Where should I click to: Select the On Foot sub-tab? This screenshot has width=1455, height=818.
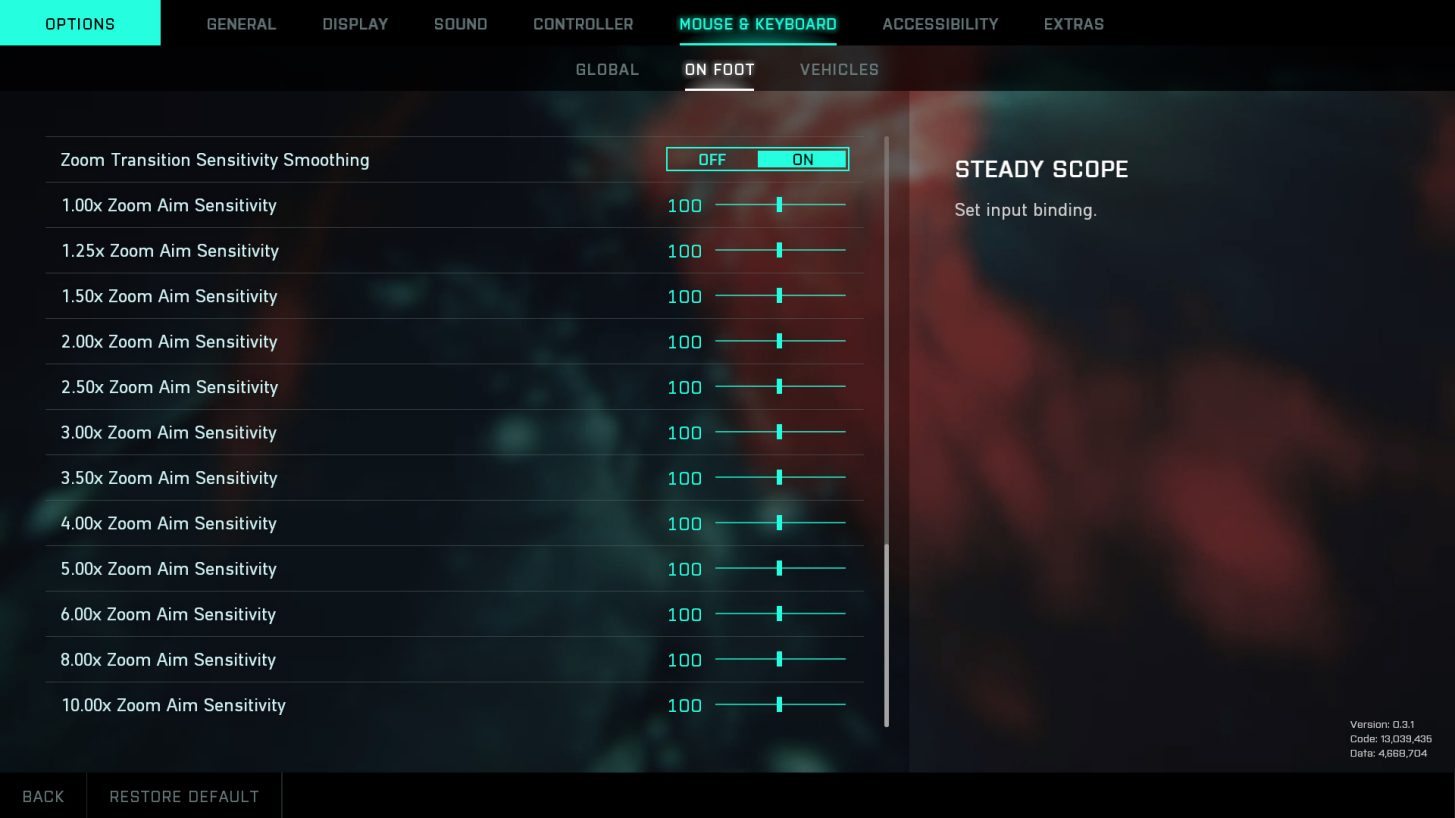tap(719, 70)
